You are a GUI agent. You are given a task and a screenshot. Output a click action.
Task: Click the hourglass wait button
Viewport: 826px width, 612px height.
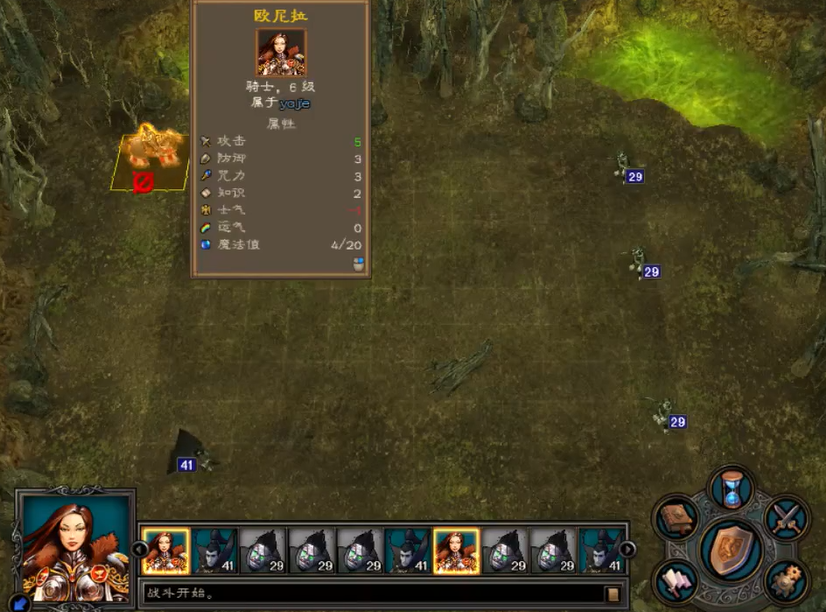pos(732,489)
